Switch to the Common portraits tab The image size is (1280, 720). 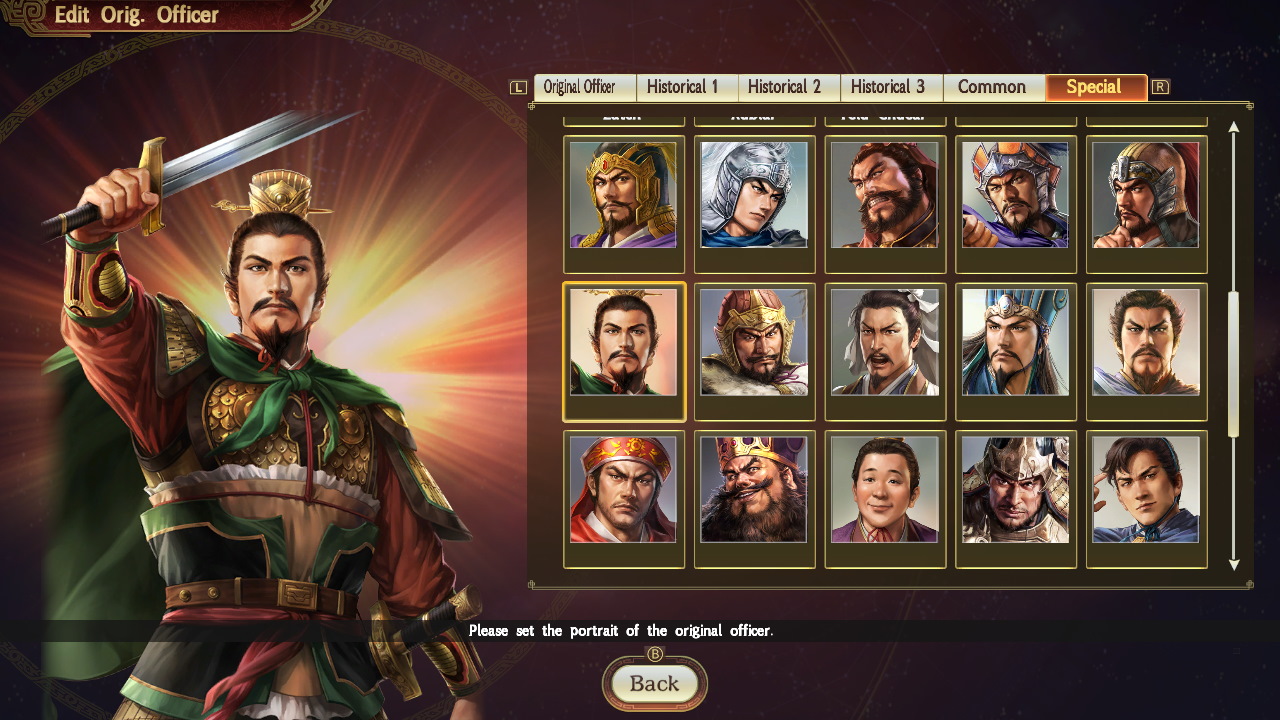993,87
